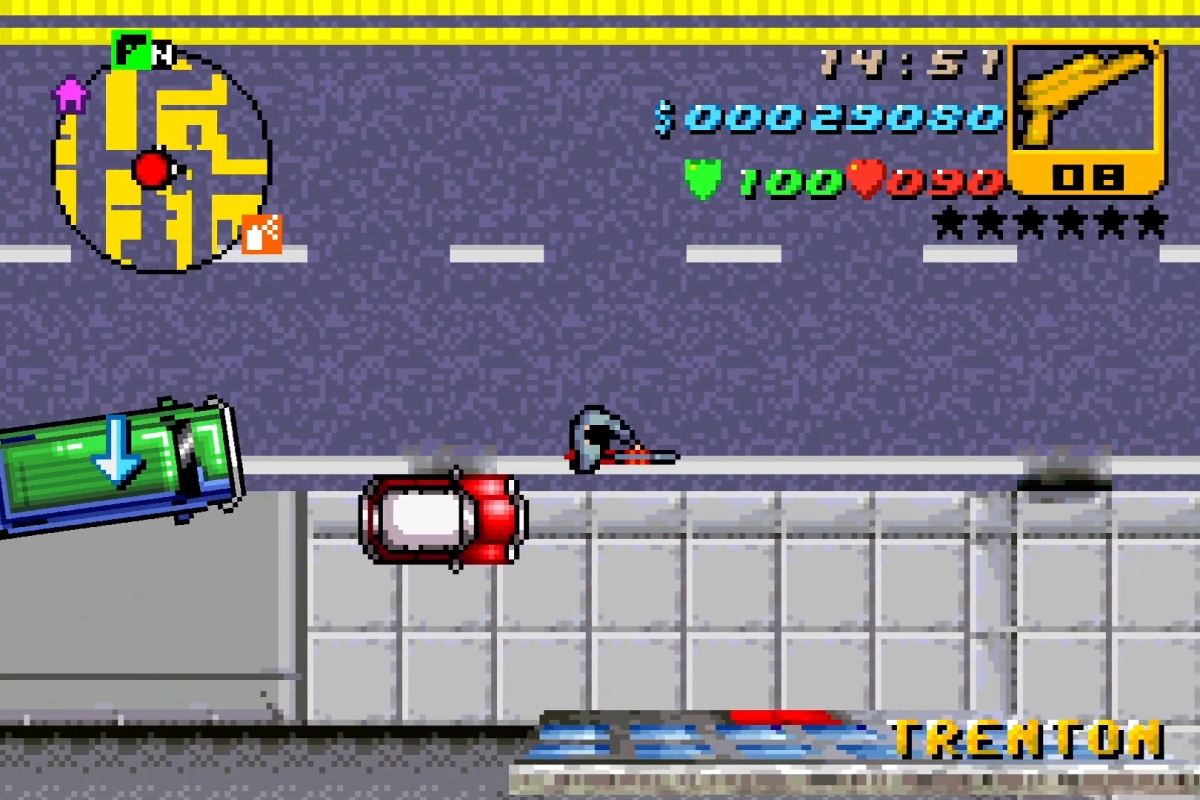Click the pink house safehouse marker
This screenshot has height=800, width=1200.
[x=70, y=96]
